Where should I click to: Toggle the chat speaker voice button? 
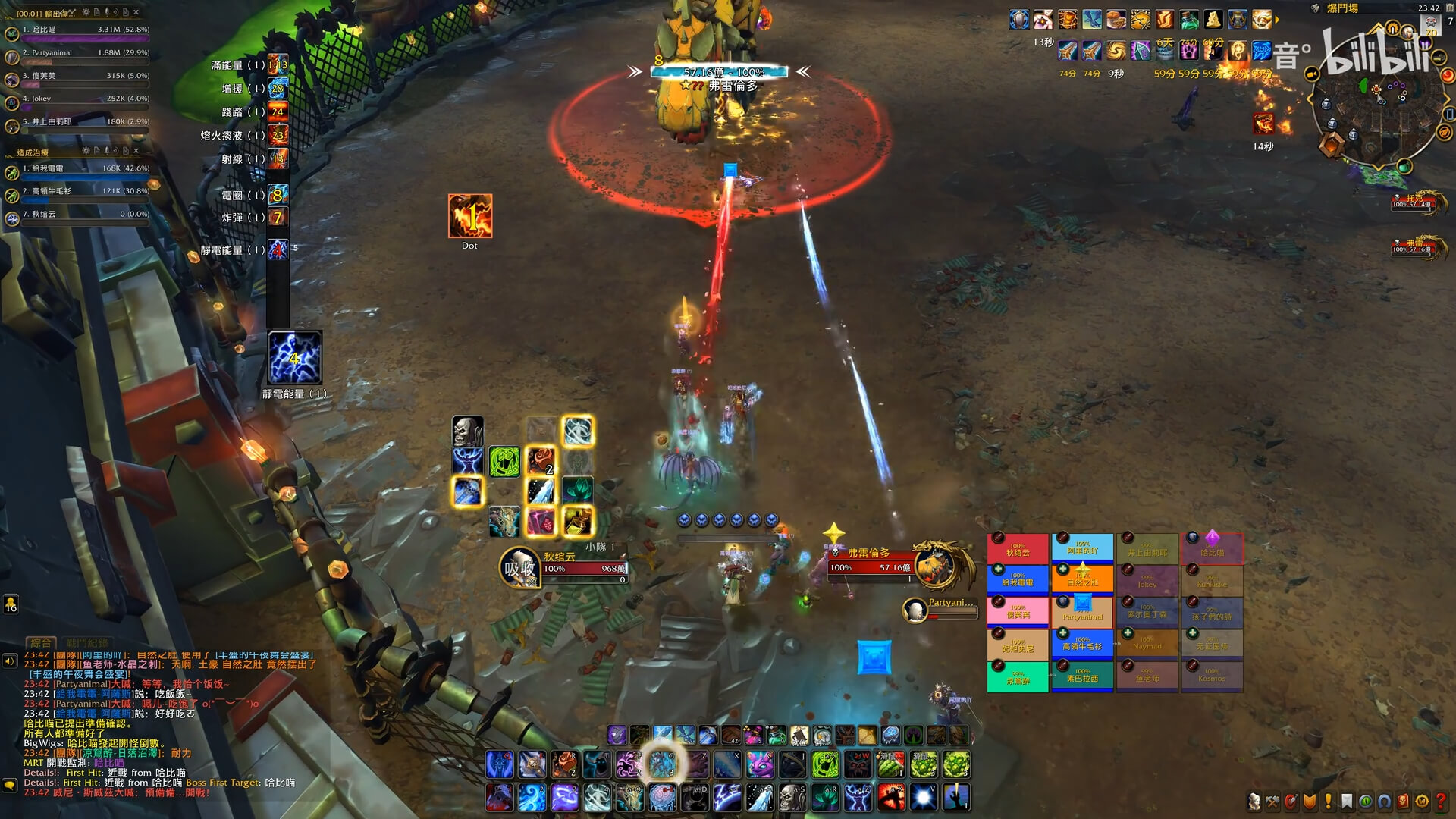[10, 661]
